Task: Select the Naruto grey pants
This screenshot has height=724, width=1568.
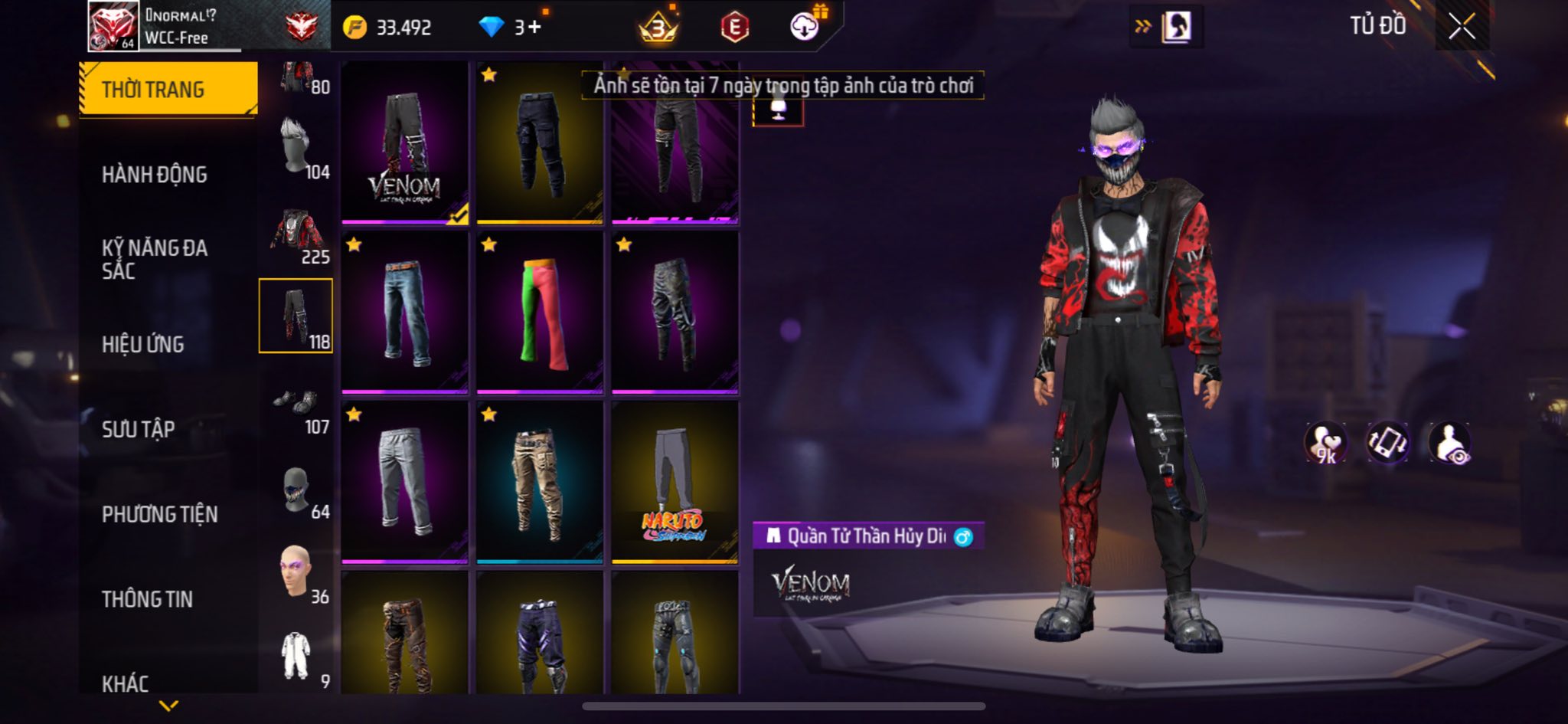Action: point(675,483)
